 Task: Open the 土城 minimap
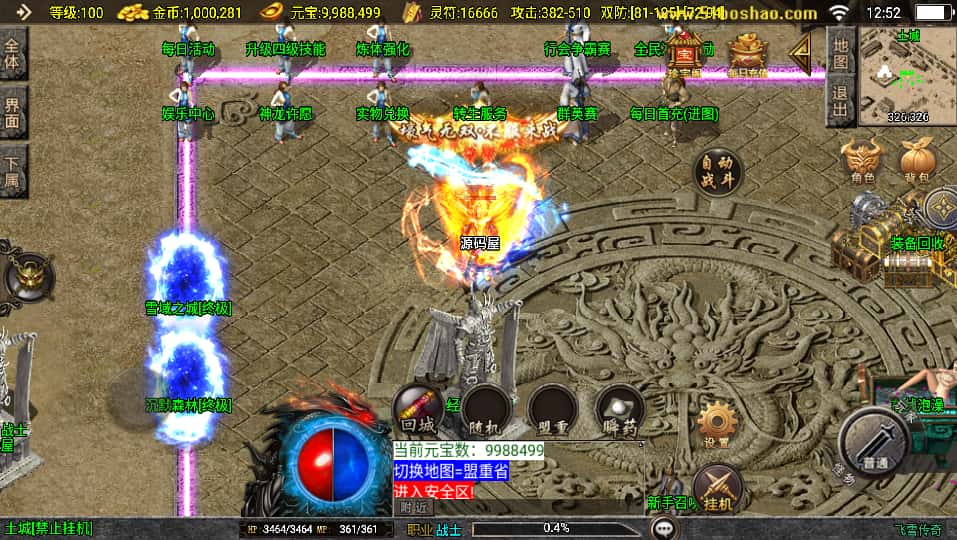[x=907, y=77]
